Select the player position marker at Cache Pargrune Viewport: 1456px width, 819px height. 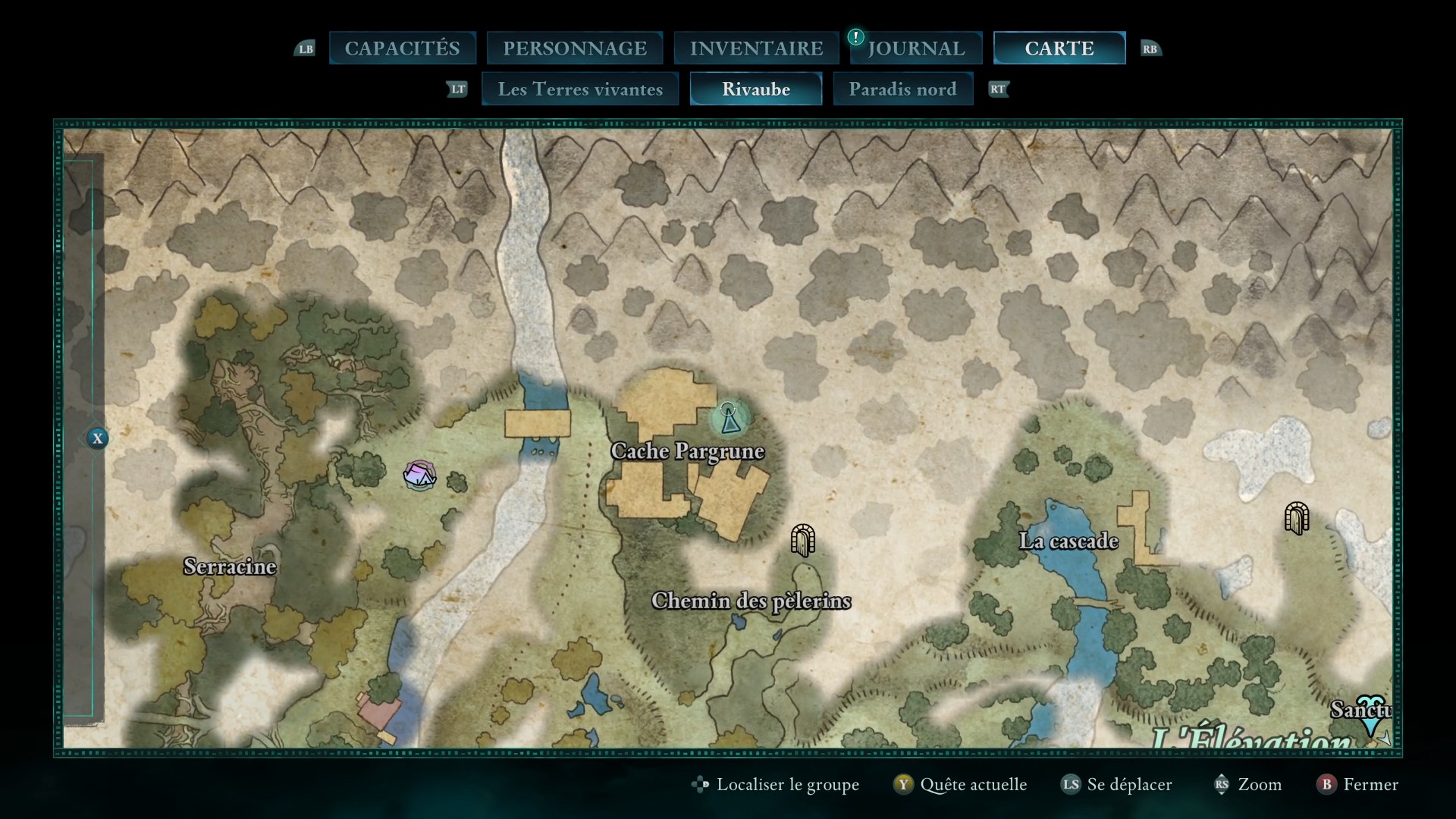730,419
